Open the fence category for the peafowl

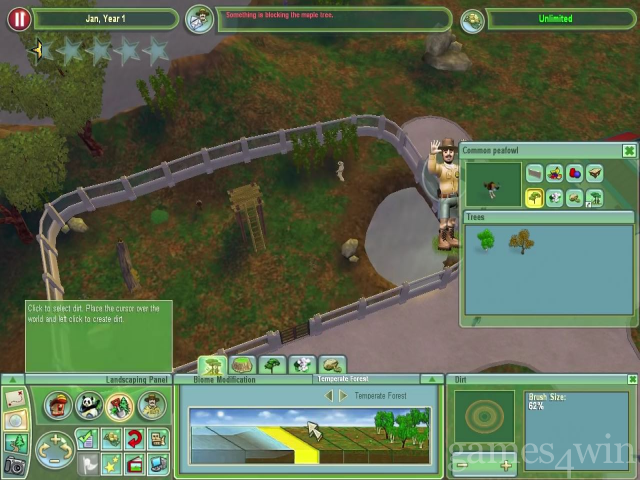535,175
